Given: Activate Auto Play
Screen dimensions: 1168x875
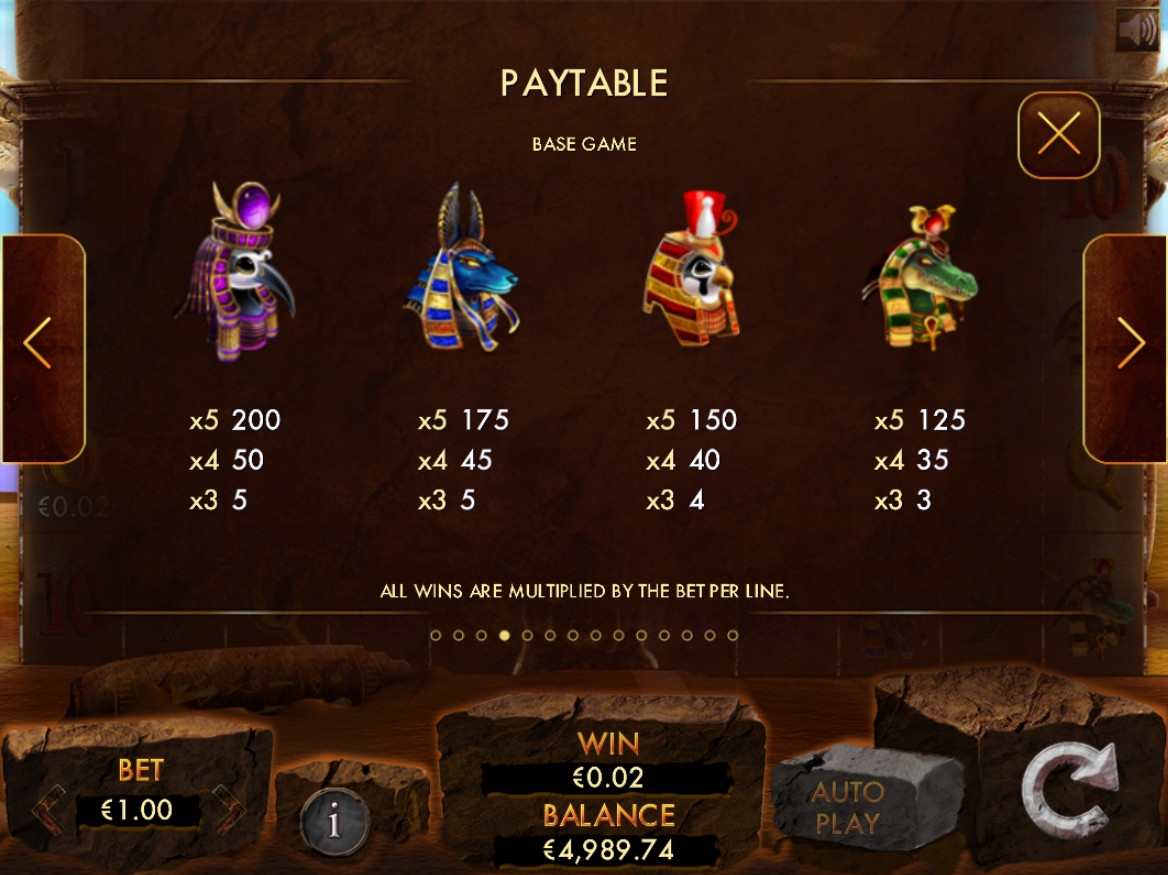Looking at the screenshot, I should coord(847,807).
